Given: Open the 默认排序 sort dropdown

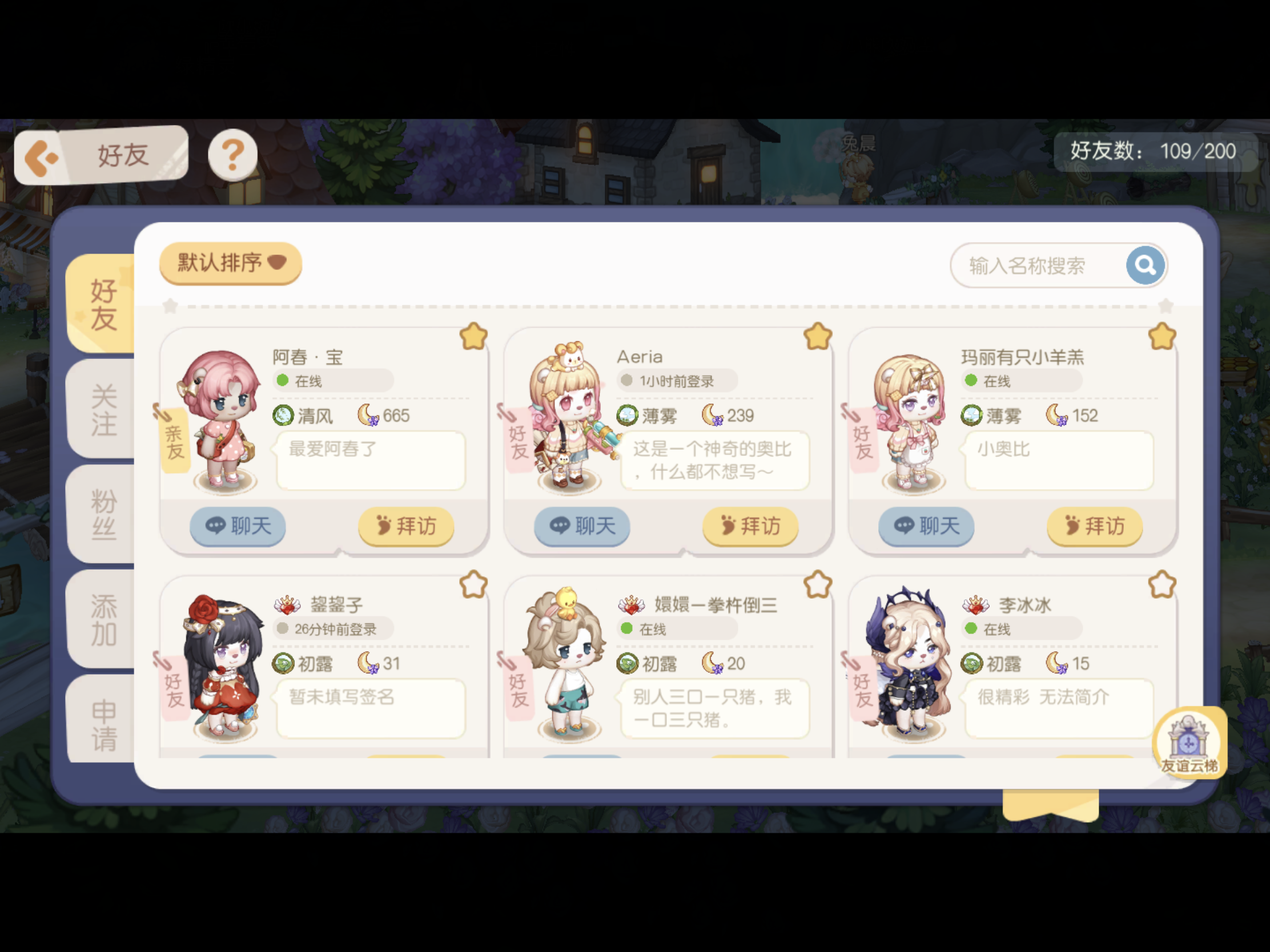Looking at the screenshot, I should 228,263.
